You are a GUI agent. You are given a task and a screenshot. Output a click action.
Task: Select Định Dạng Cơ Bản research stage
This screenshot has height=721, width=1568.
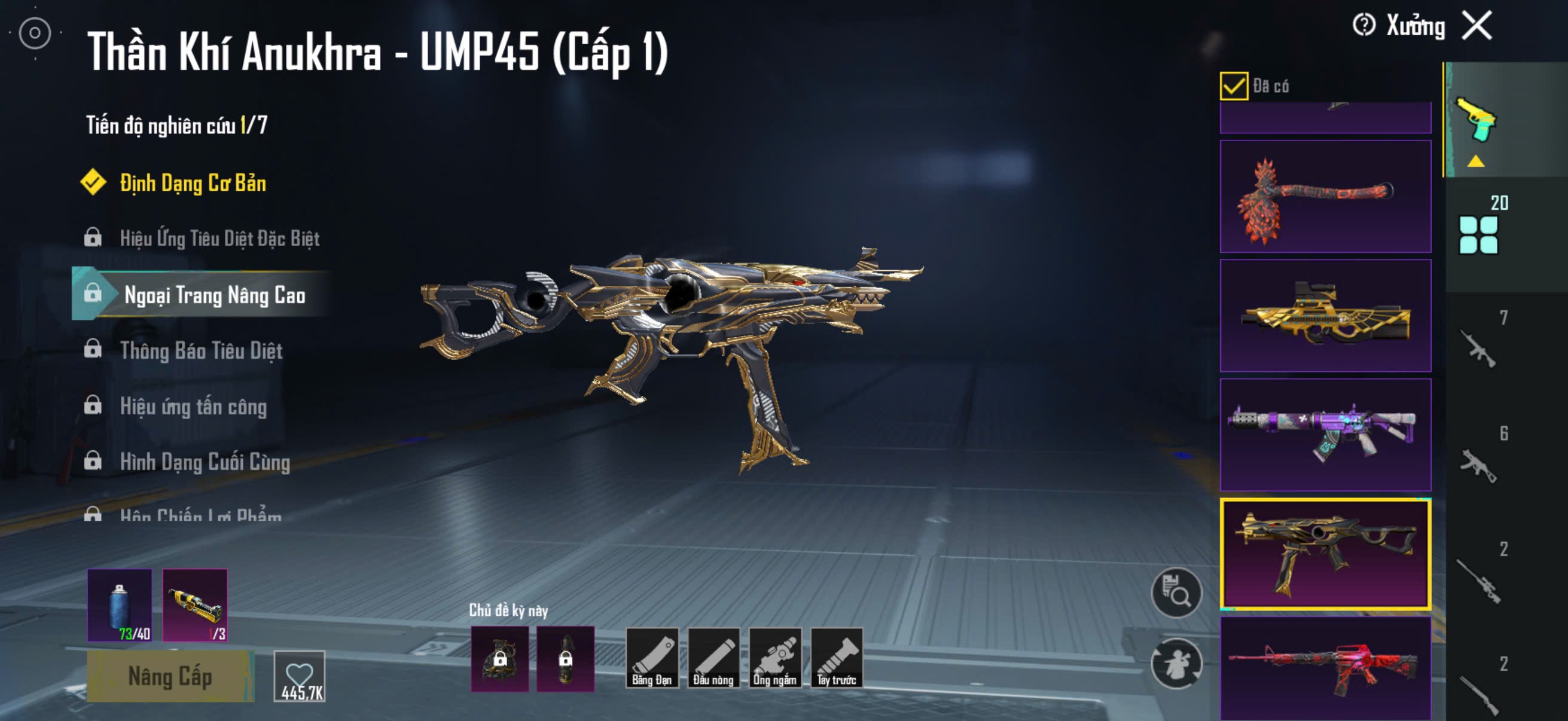pyautogui.click(x=193, y=183)
